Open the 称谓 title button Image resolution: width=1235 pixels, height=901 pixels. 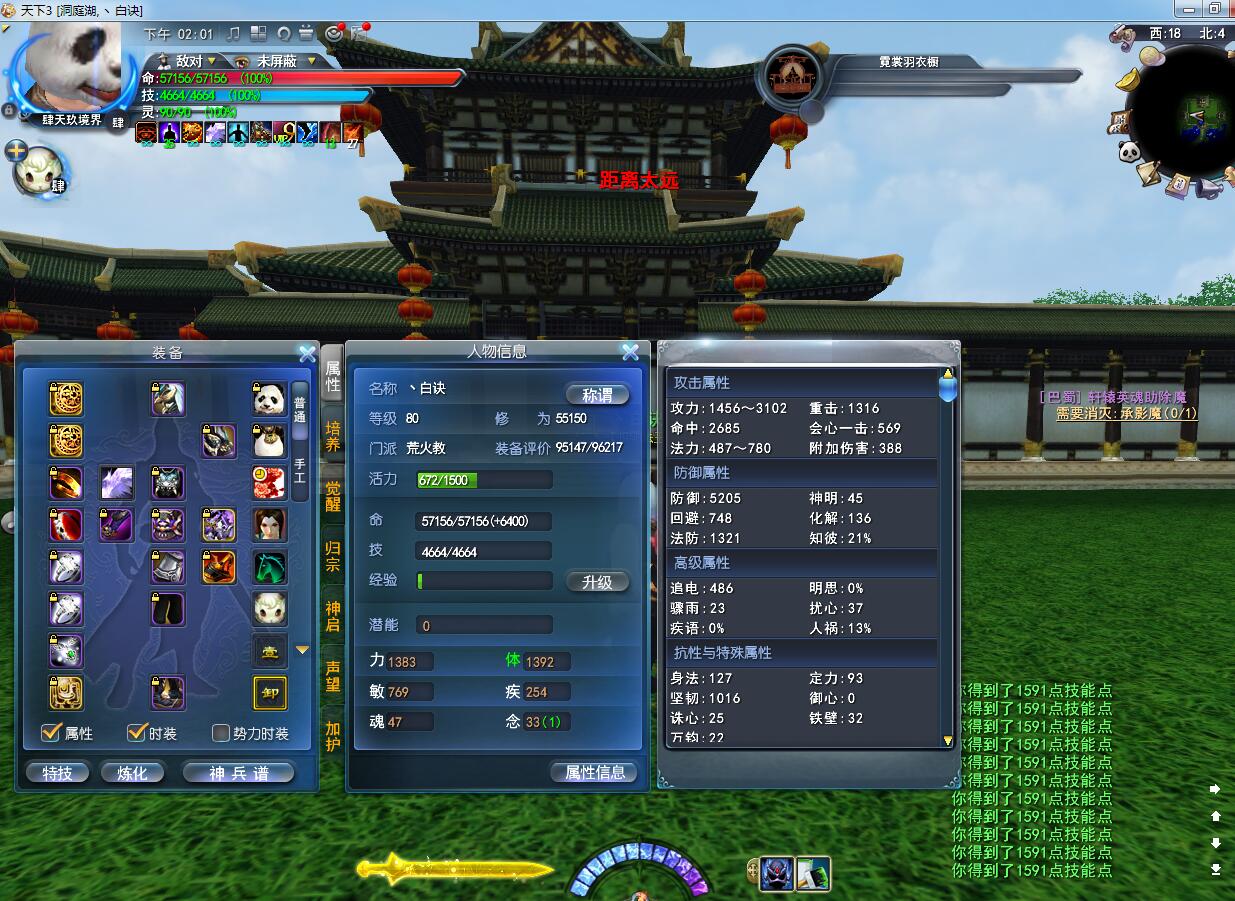pos(597,395)
